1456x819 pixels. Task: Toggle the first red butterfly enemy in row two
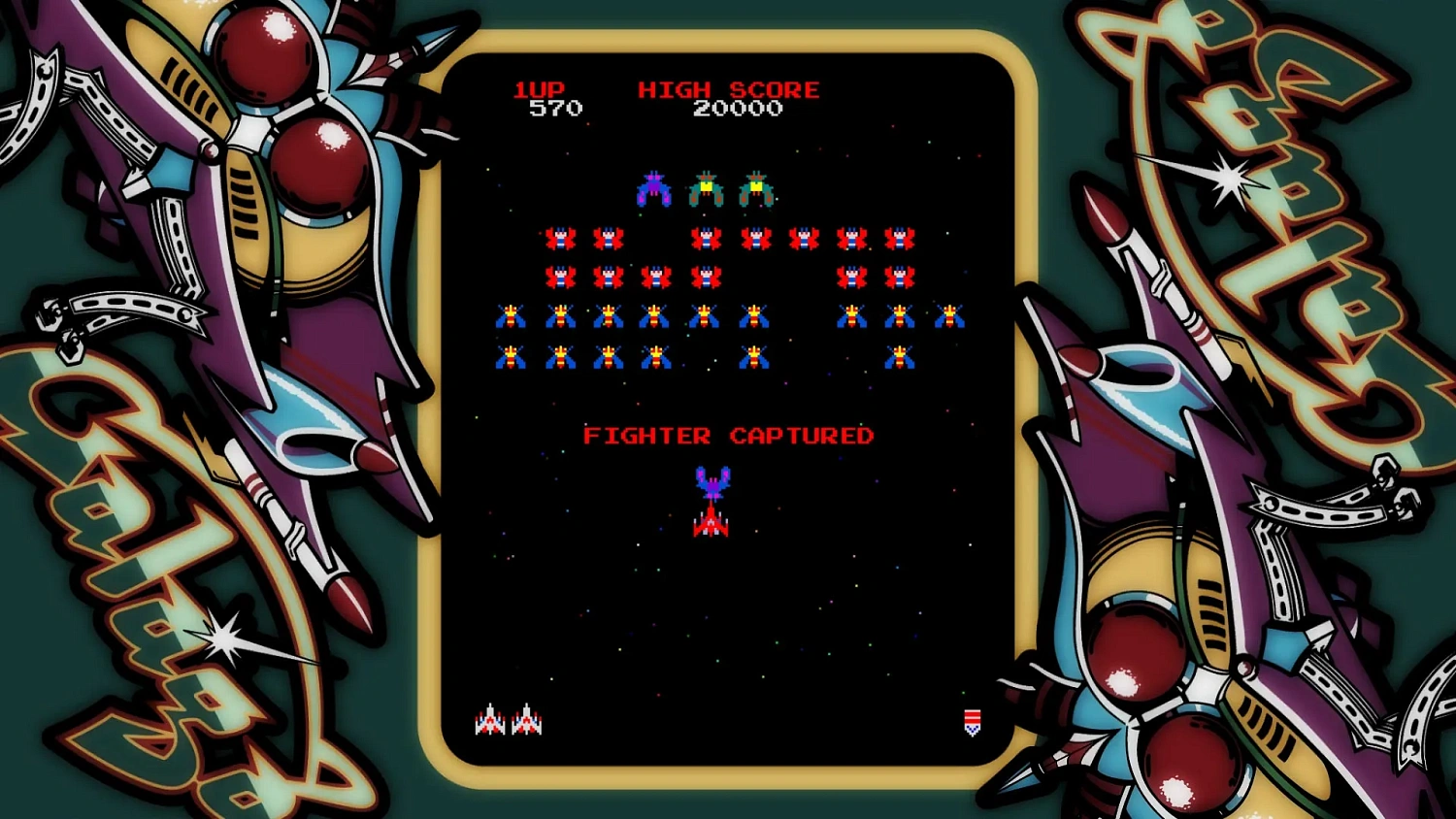[558, 236]
